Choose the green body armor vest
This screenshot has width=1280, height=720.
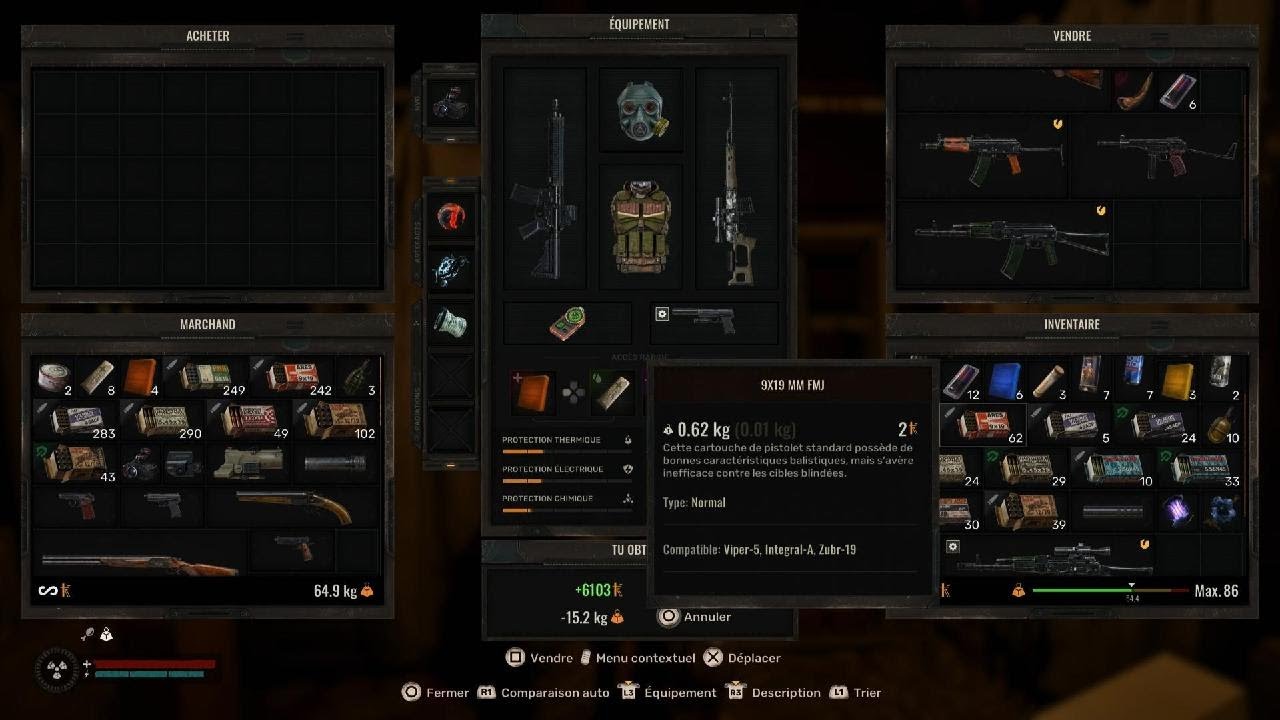click(x=640, y=227)
